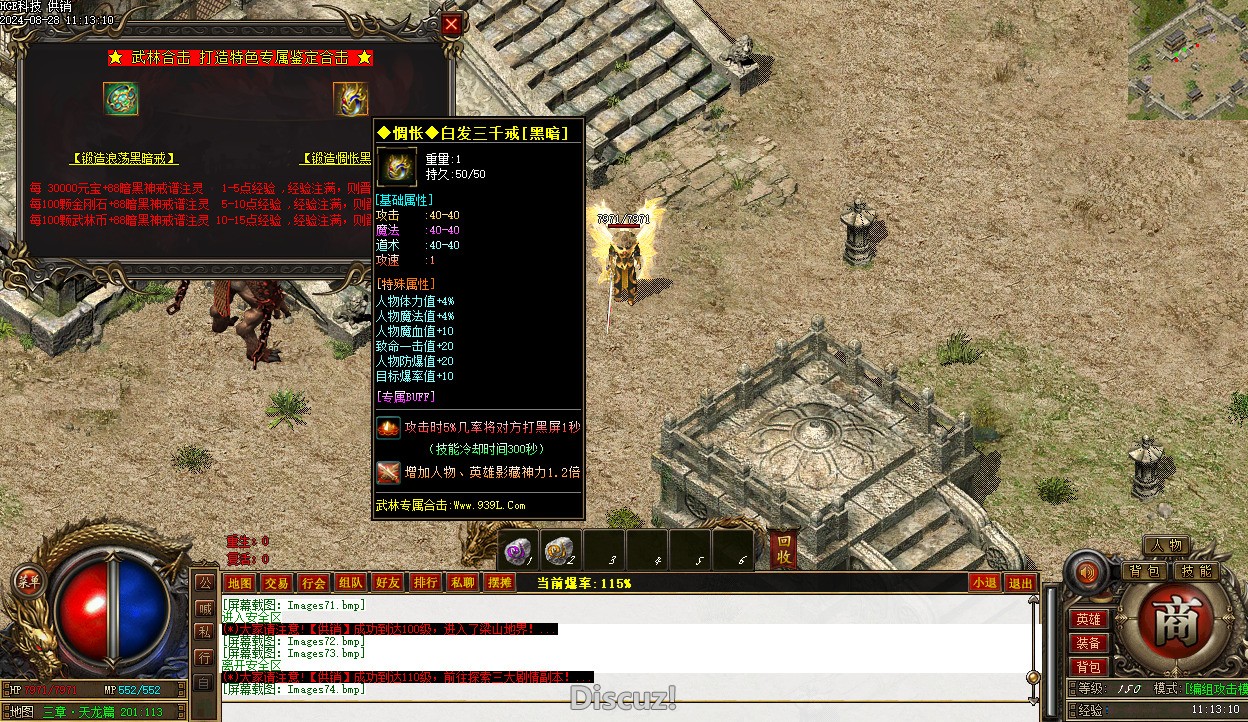1248x722 pixels.
Task: Open the 技能 skills panel
Action: pos(1195,571)
